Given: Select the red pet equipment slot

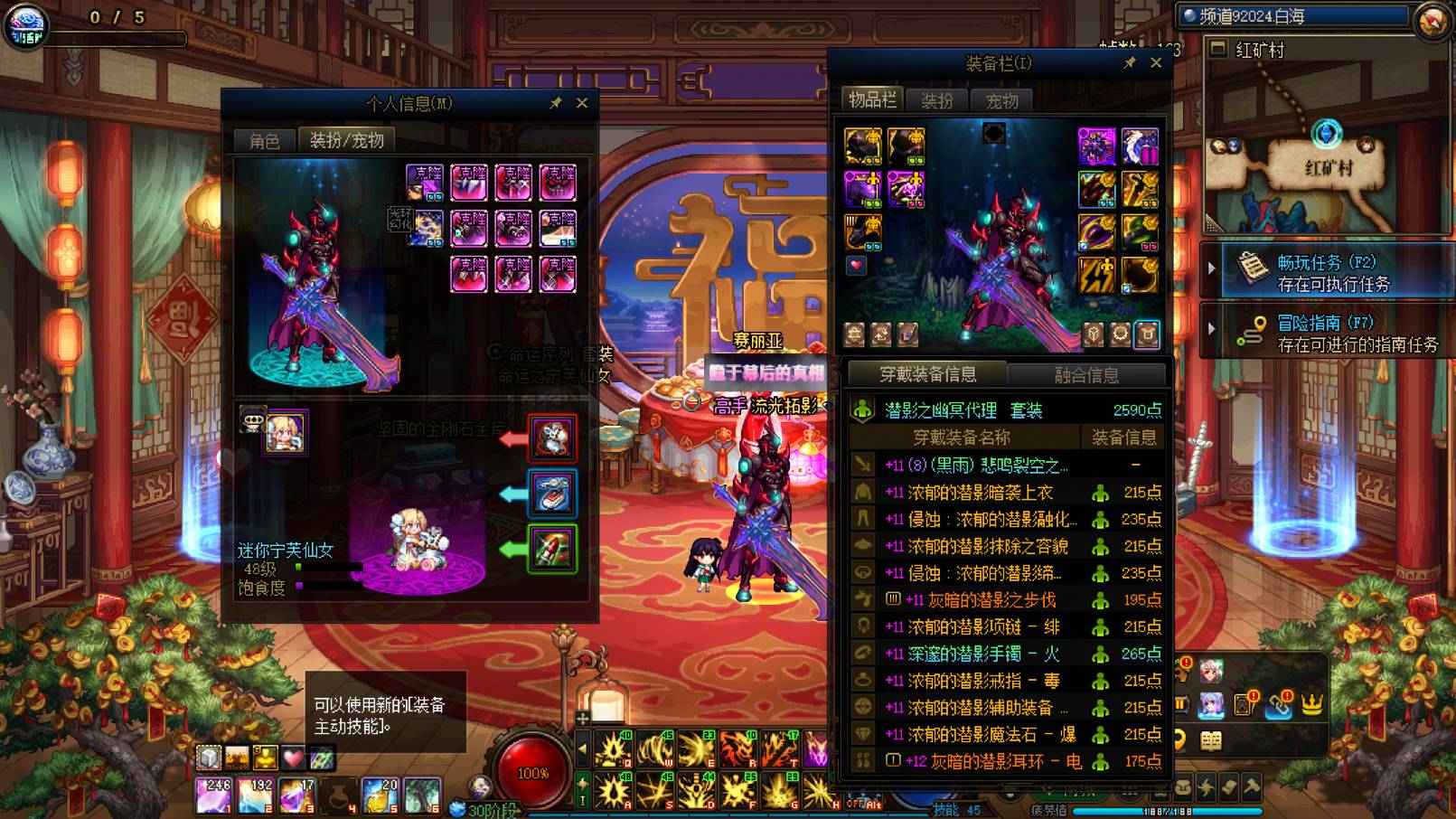Looking at the screenshot, I should 552,439.
